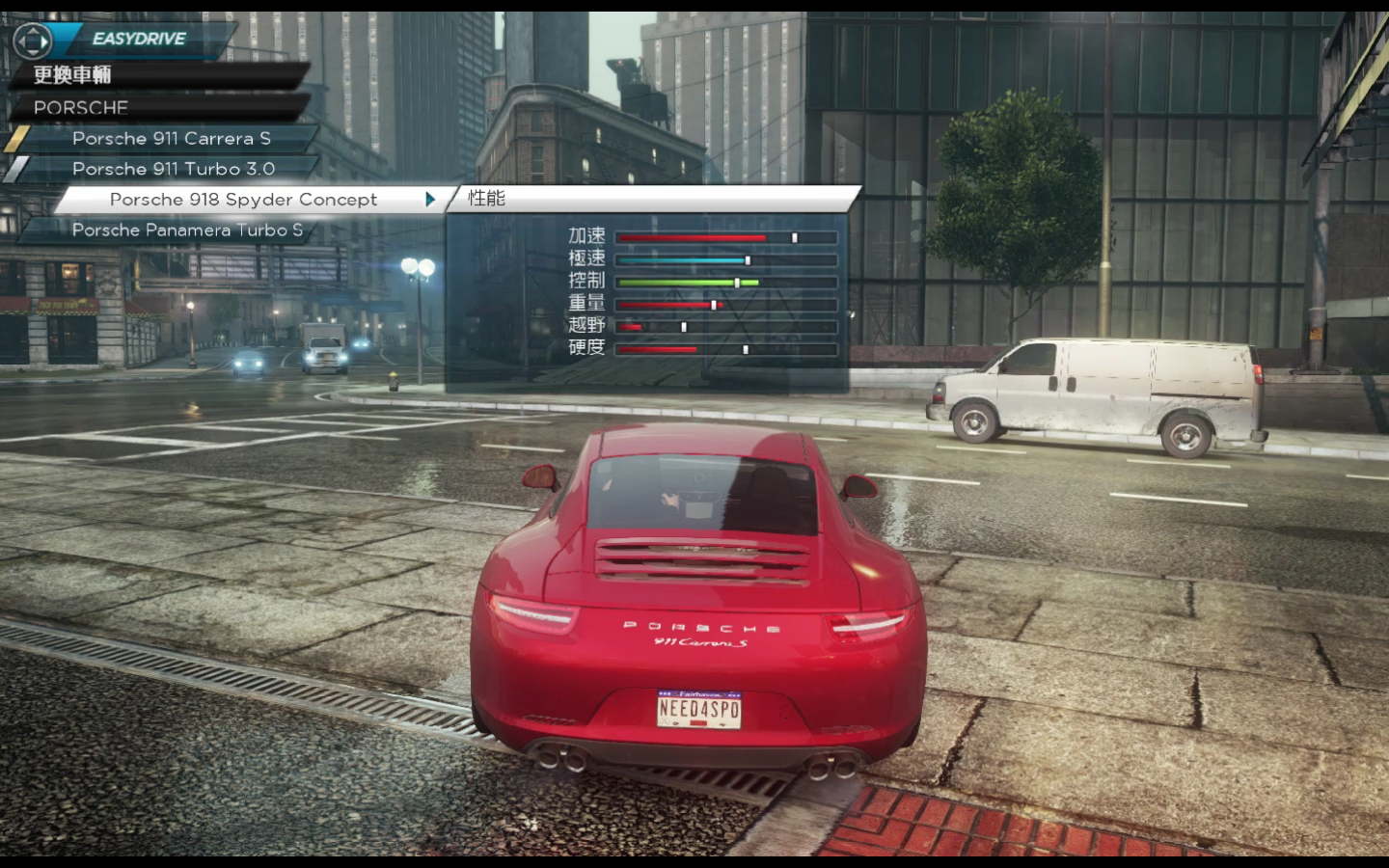This screenshot has width=1389, height=868.
Task: Click the EasyDrive header tab
Action: (x=140, y=39)
